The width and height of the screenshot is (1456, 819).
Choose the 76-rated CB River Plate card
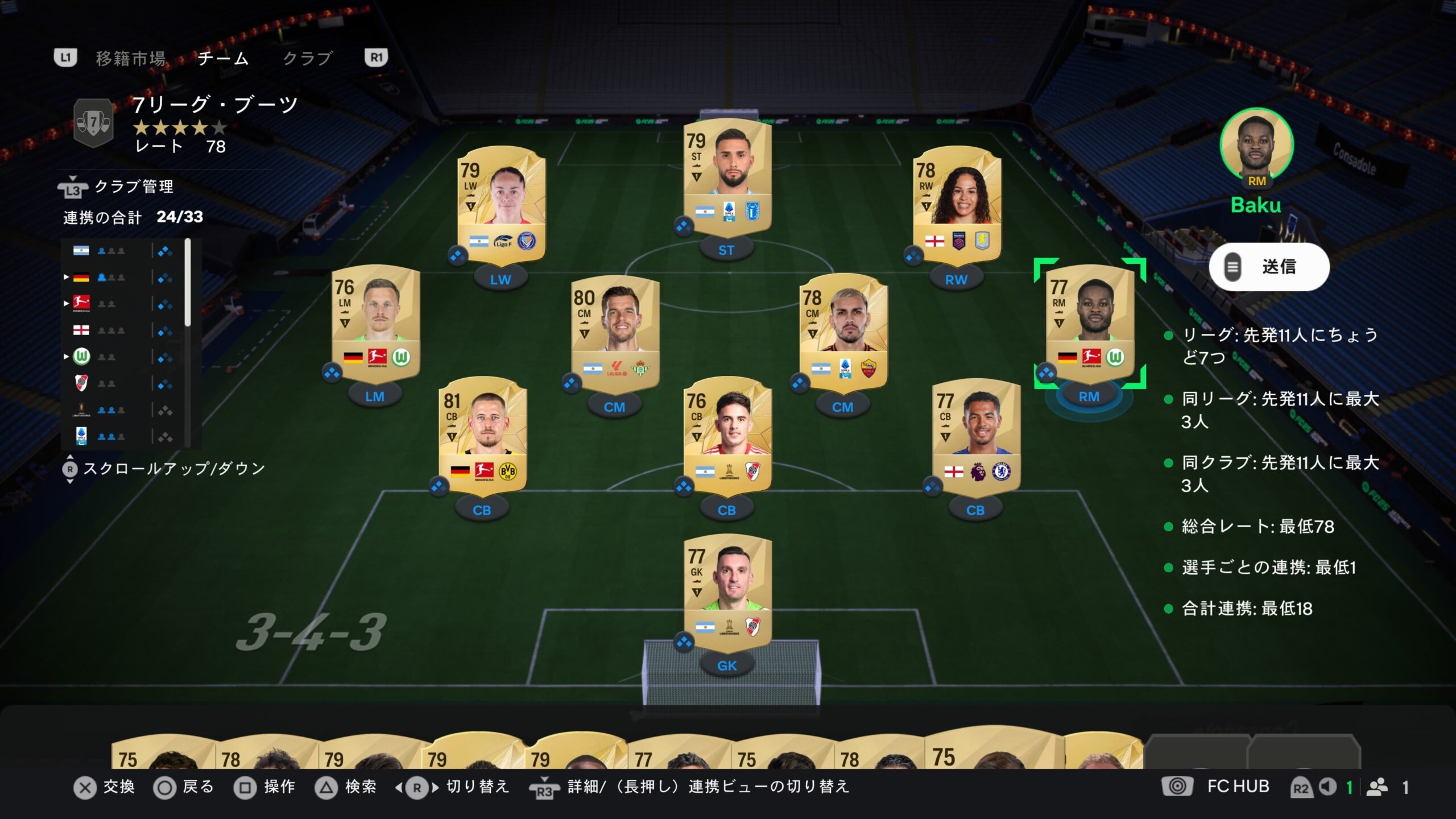727,436
